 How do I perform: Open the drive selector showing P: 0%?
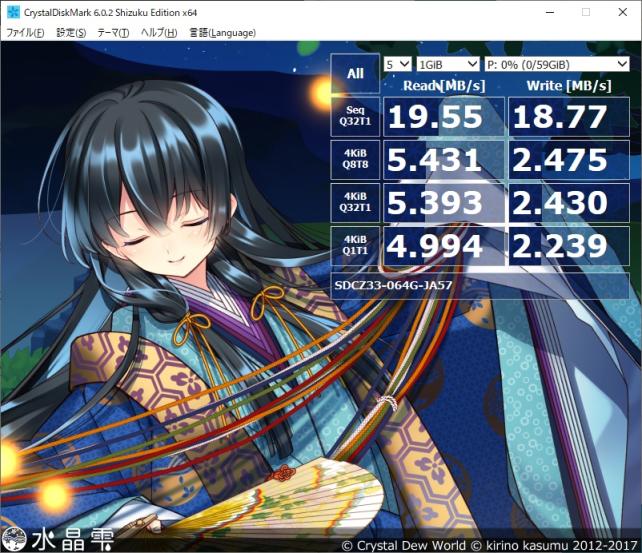click(x=556, y=63)
